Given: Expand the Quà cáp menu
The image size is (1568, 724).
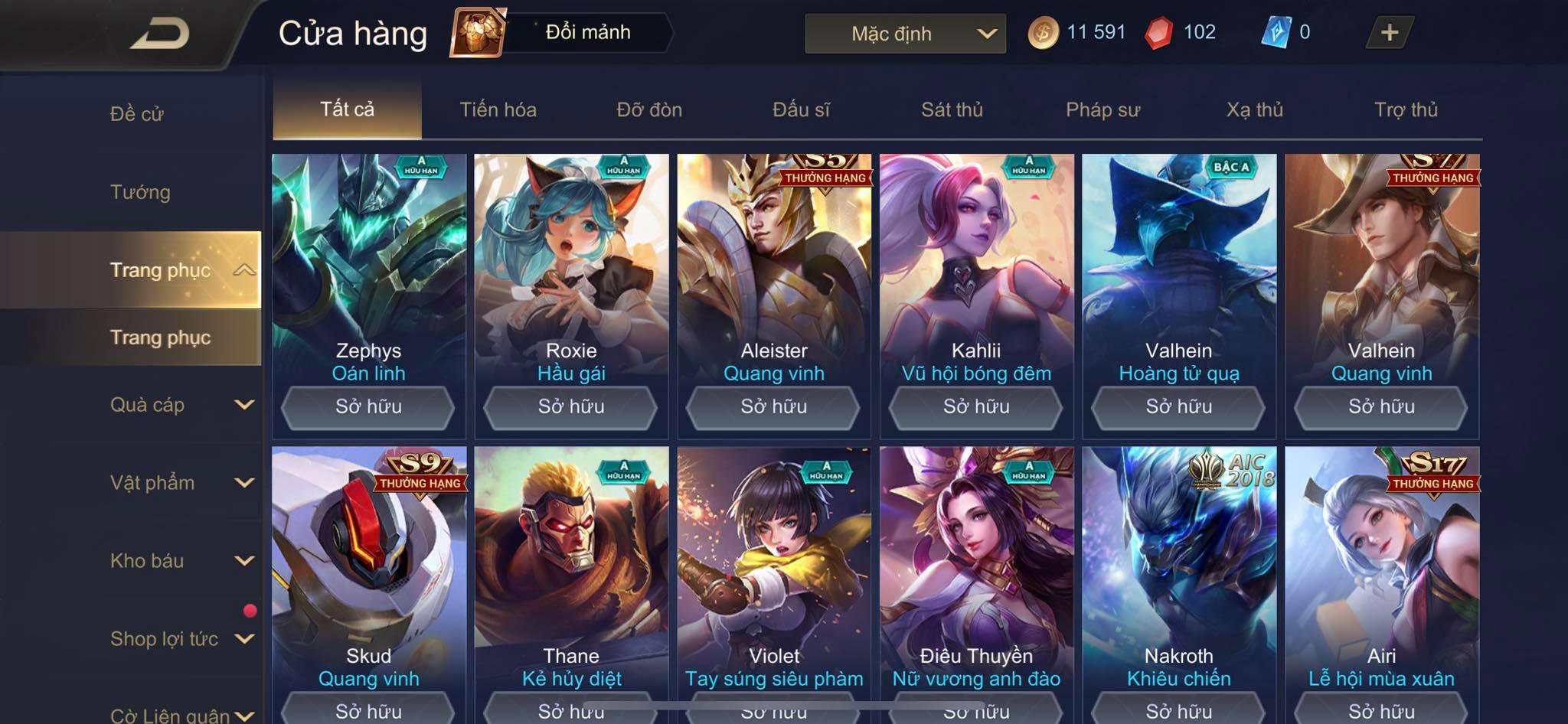Looking at the screenshot, I should (181, 405).
